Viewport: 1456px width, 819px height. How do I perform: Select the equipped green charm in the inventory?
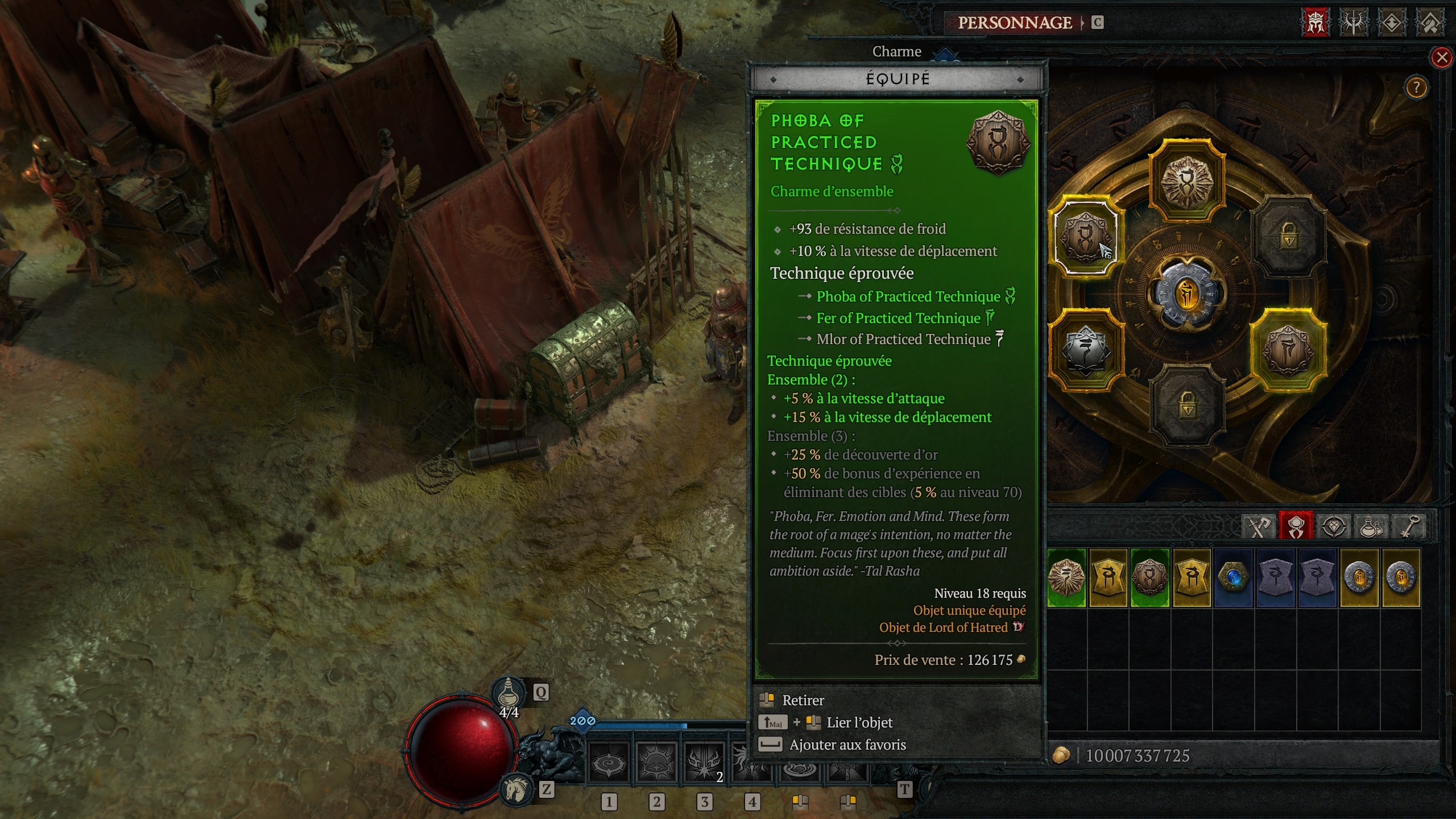[1149, 580]
